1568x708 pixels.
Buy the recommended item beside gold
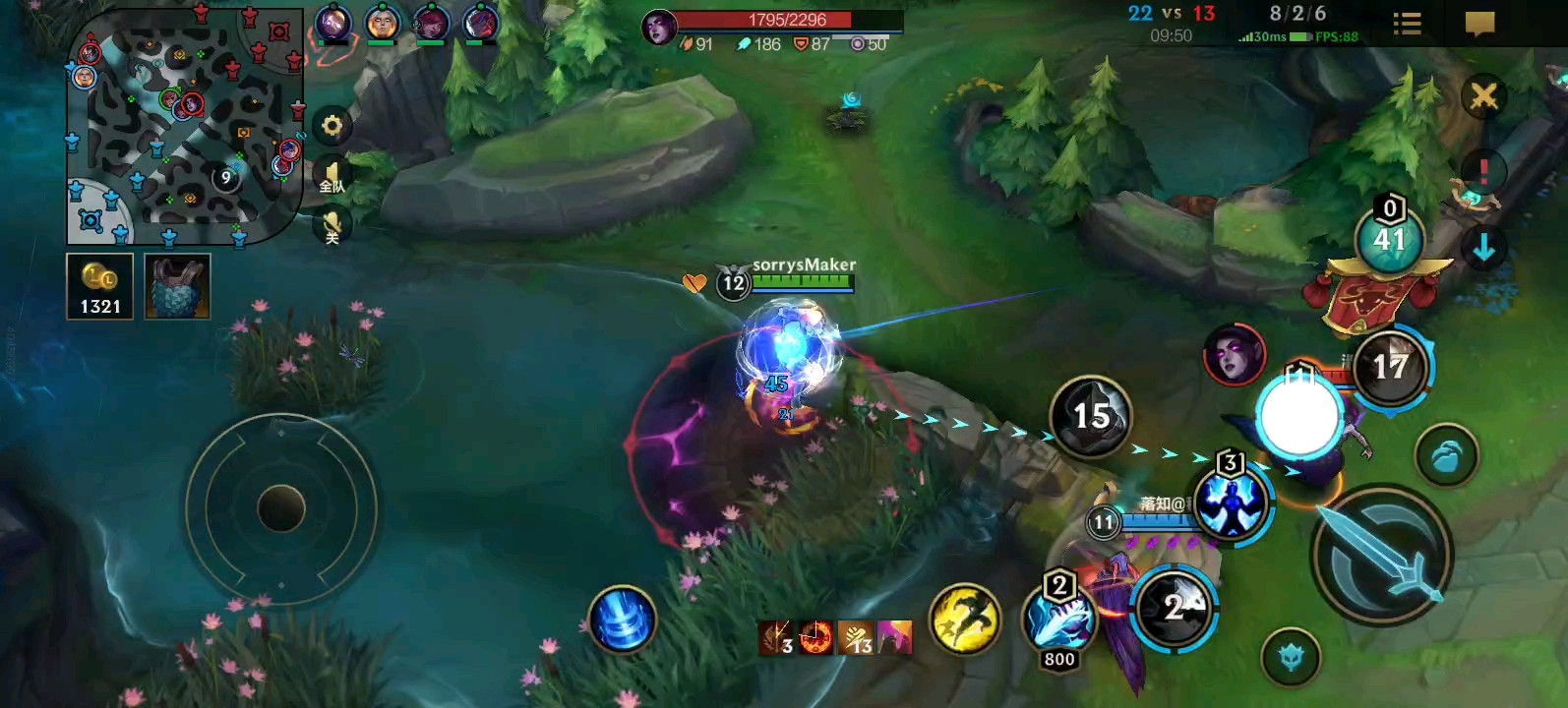click(x=177, y=286)
